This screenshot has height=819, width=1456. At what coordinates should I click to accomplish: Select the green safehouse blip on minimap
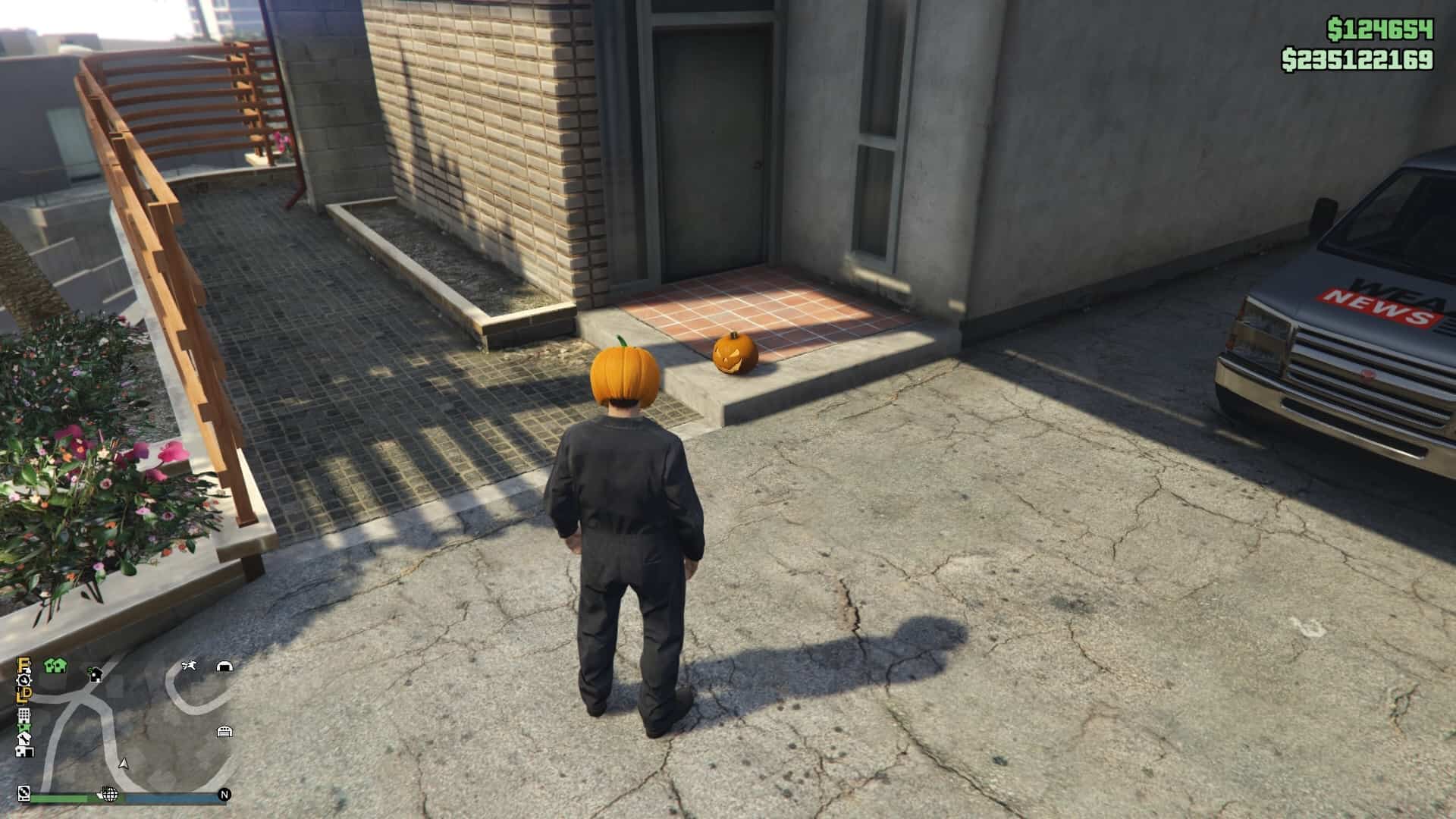pos(48,666)
